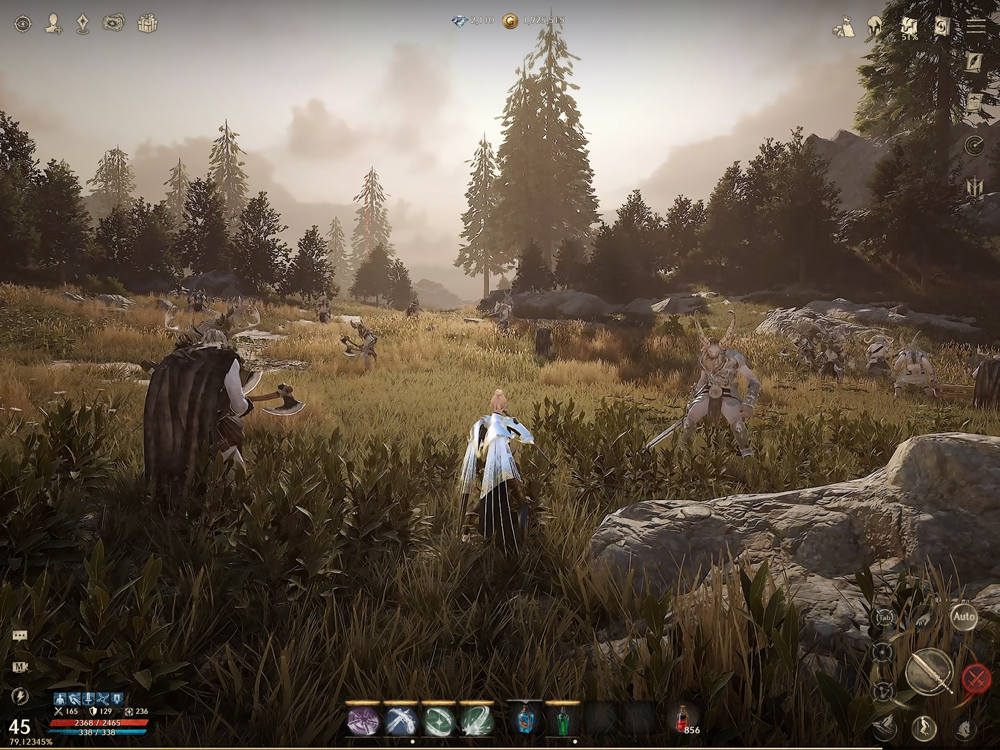Click the spiral swirl icon
The height and width of the screenshot is (750, 1000).
[941, 27]
